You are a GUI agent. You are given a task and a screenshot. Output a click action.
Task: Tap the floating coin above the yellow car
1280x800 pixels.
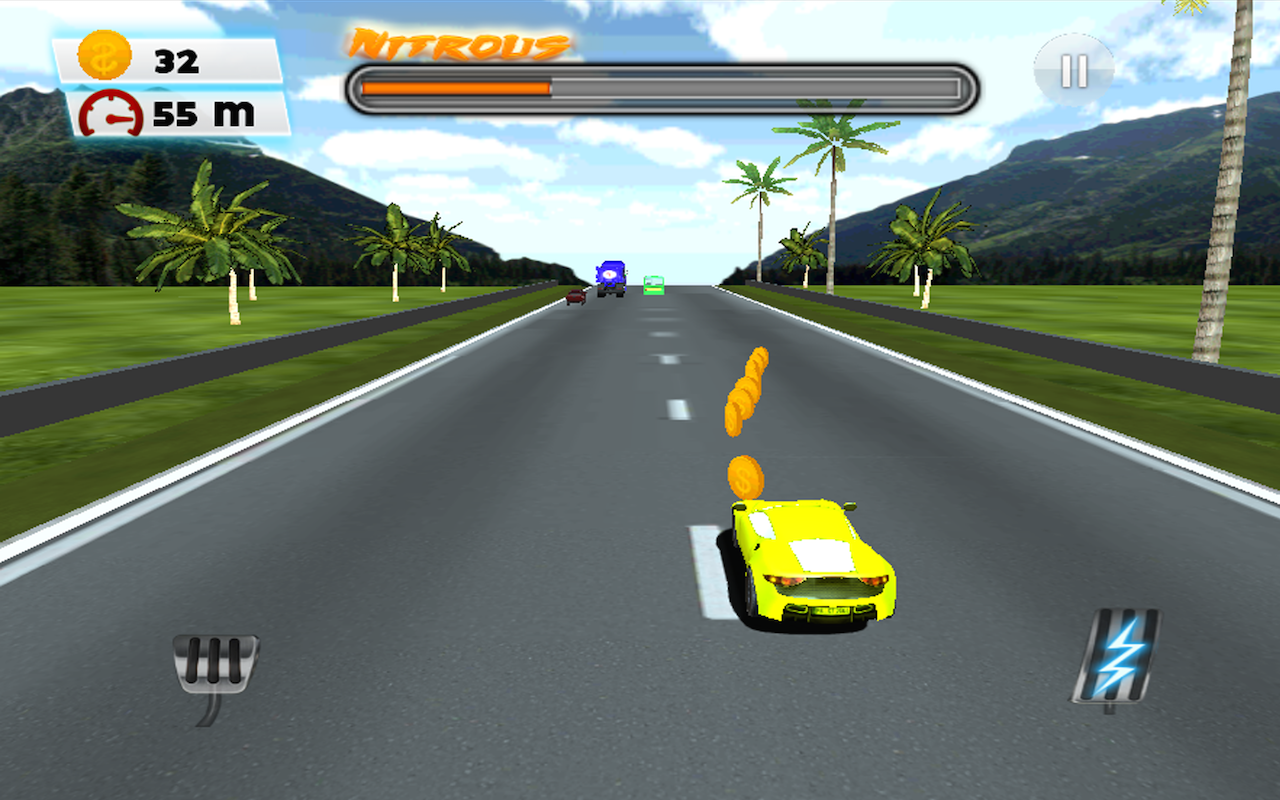(x=748, y=477)
